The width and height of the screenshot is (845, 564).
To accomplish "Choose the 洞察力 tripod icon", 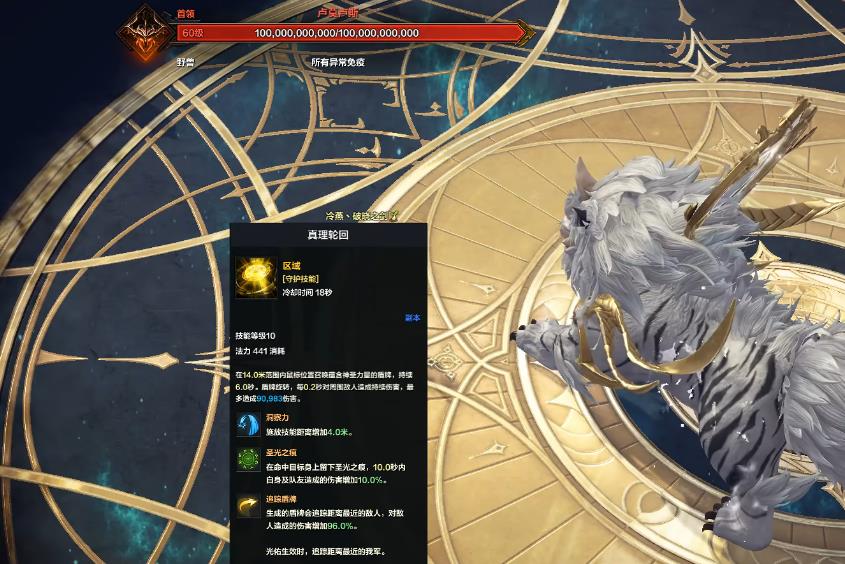I will 248,424.
